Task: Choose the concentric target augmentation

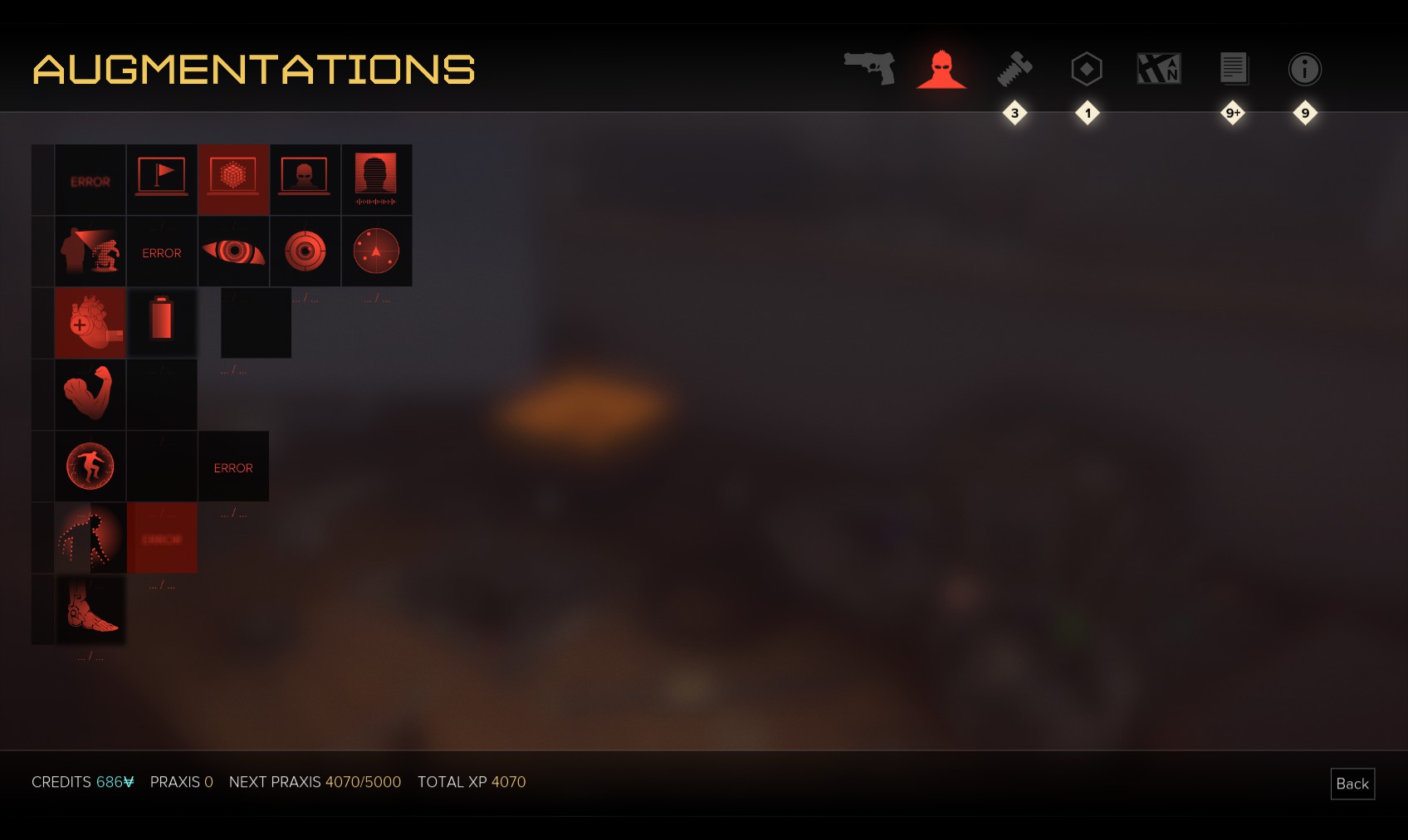Action: (x=305, y=251)
